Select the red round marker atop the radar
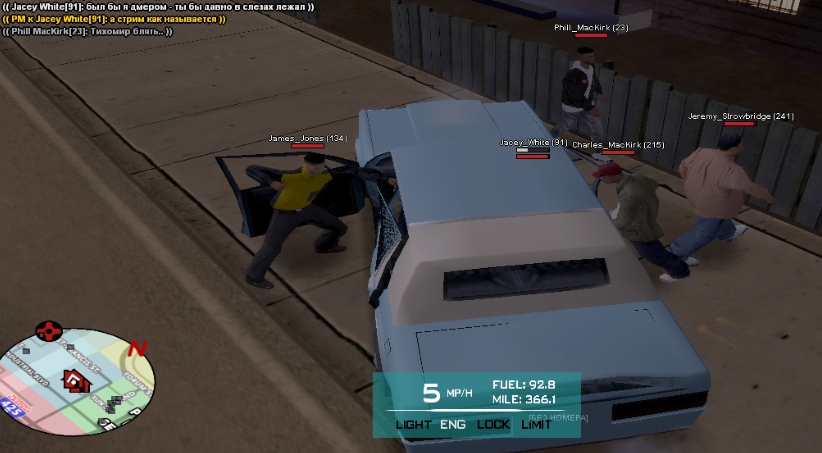The image size is (822, 453). point(48,330)
